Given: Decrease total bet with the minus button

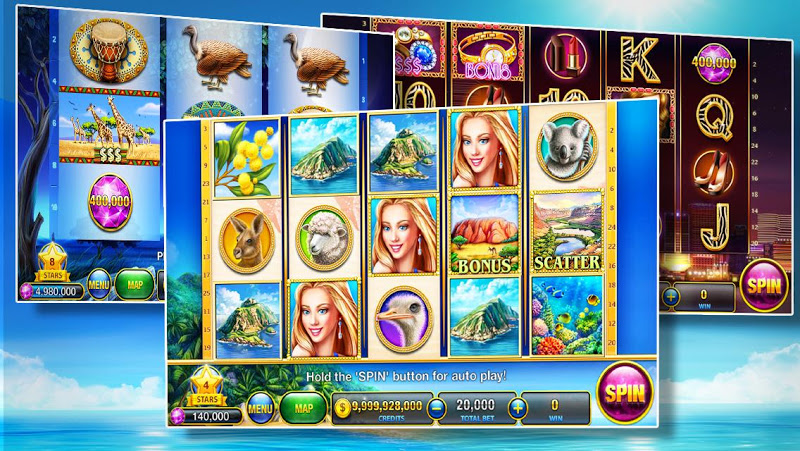Looking at the screenshot, I should (x=435, y=408).
